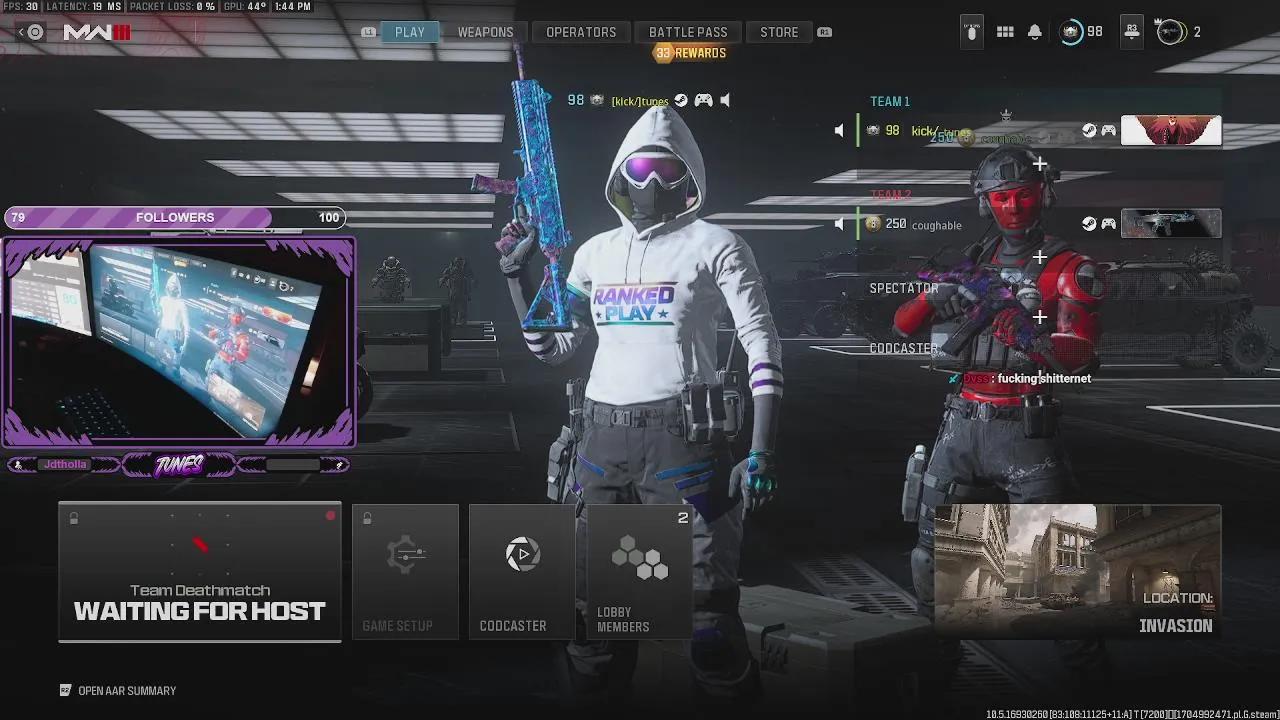Toggle the speaker on your own nameplate
The height and width of the screenshot is (720, 1280).
(x=724, y=100)
